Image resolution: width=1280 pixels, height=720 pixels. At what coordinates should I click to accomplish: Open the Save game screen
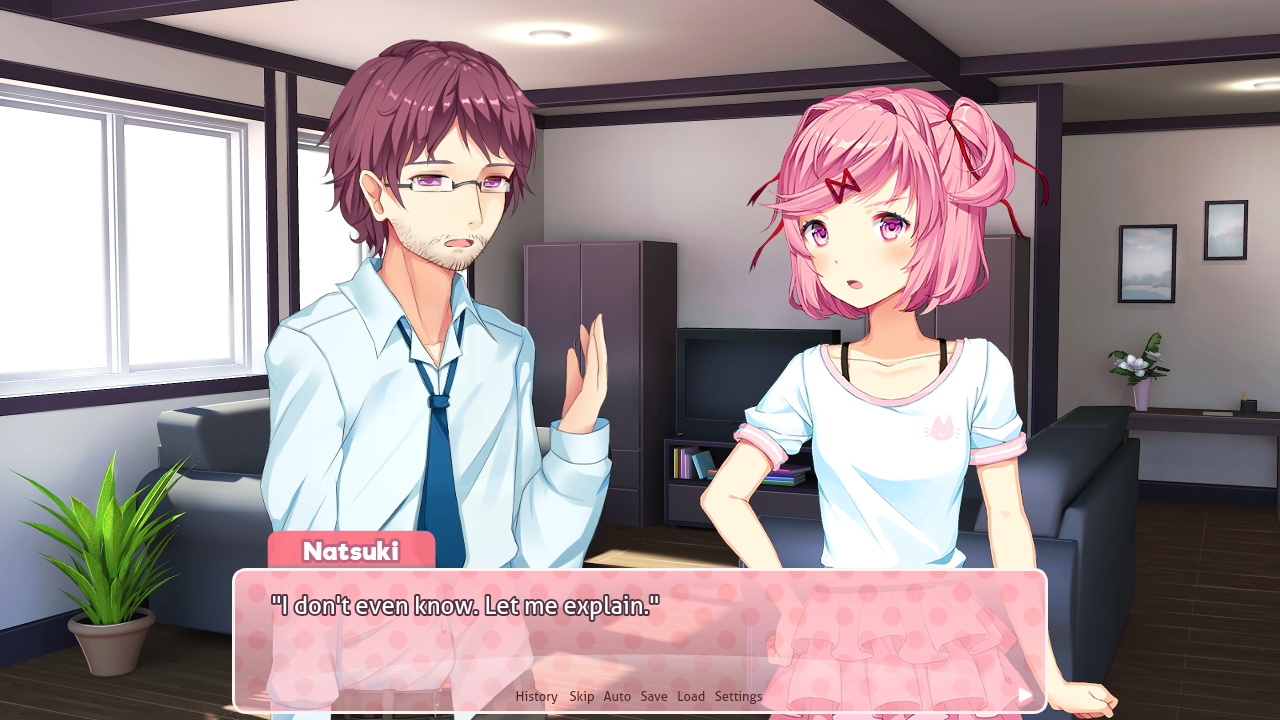coord(654,696)
